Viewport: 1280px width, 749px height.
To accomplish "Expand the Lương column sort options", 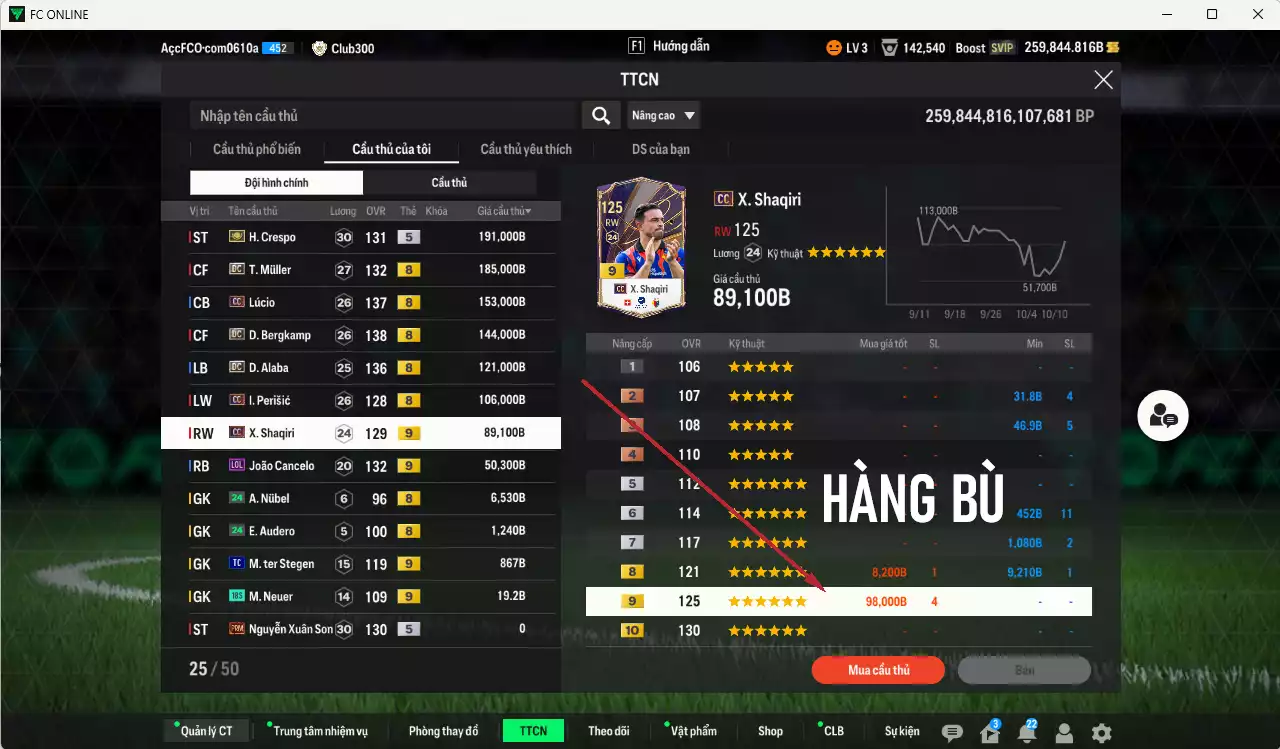I will pos(342,211).
